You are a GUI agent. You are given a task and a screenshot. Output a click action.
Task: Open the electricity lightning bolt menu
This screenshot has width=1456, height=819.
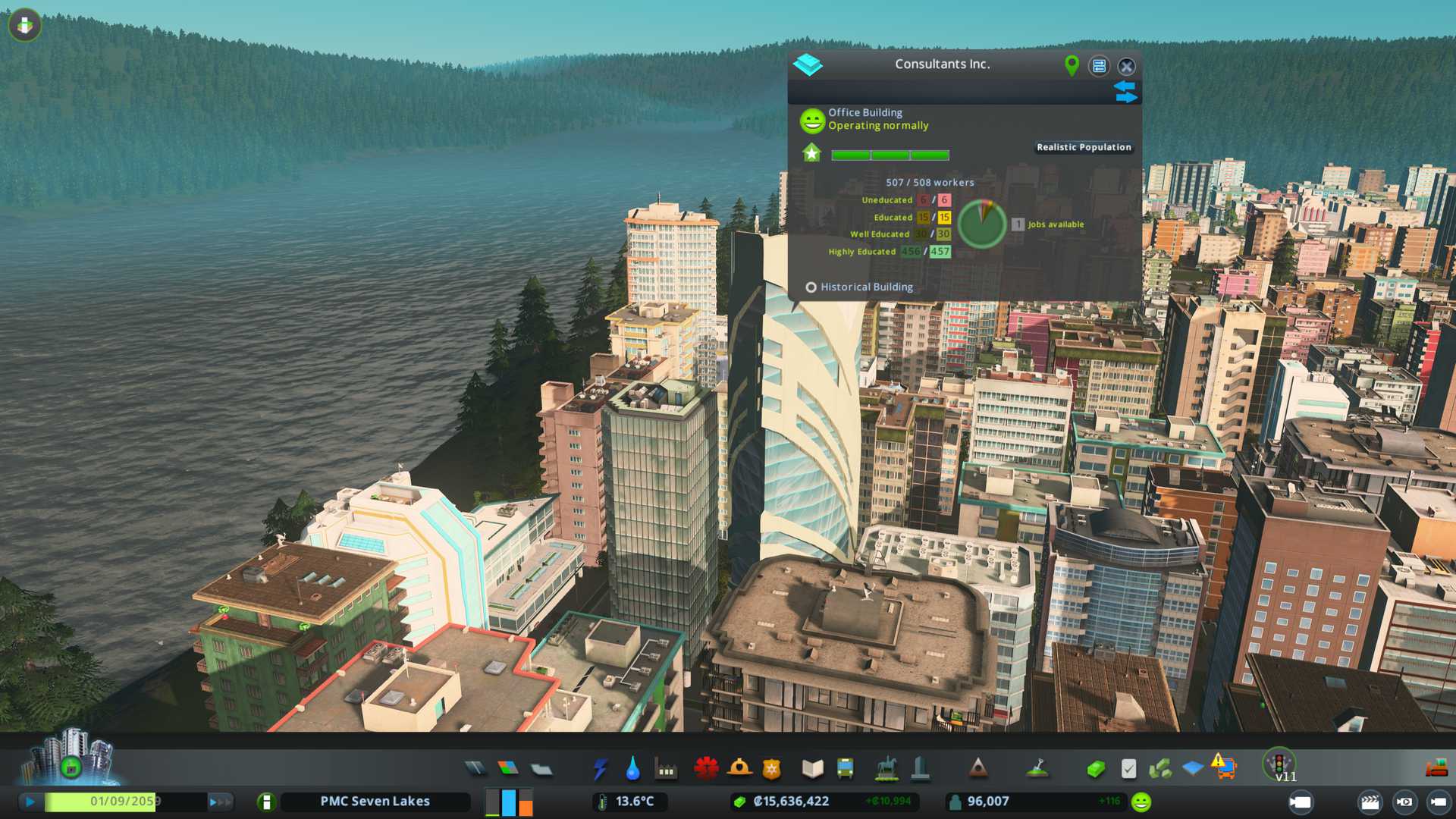click(x=600, y=769)
